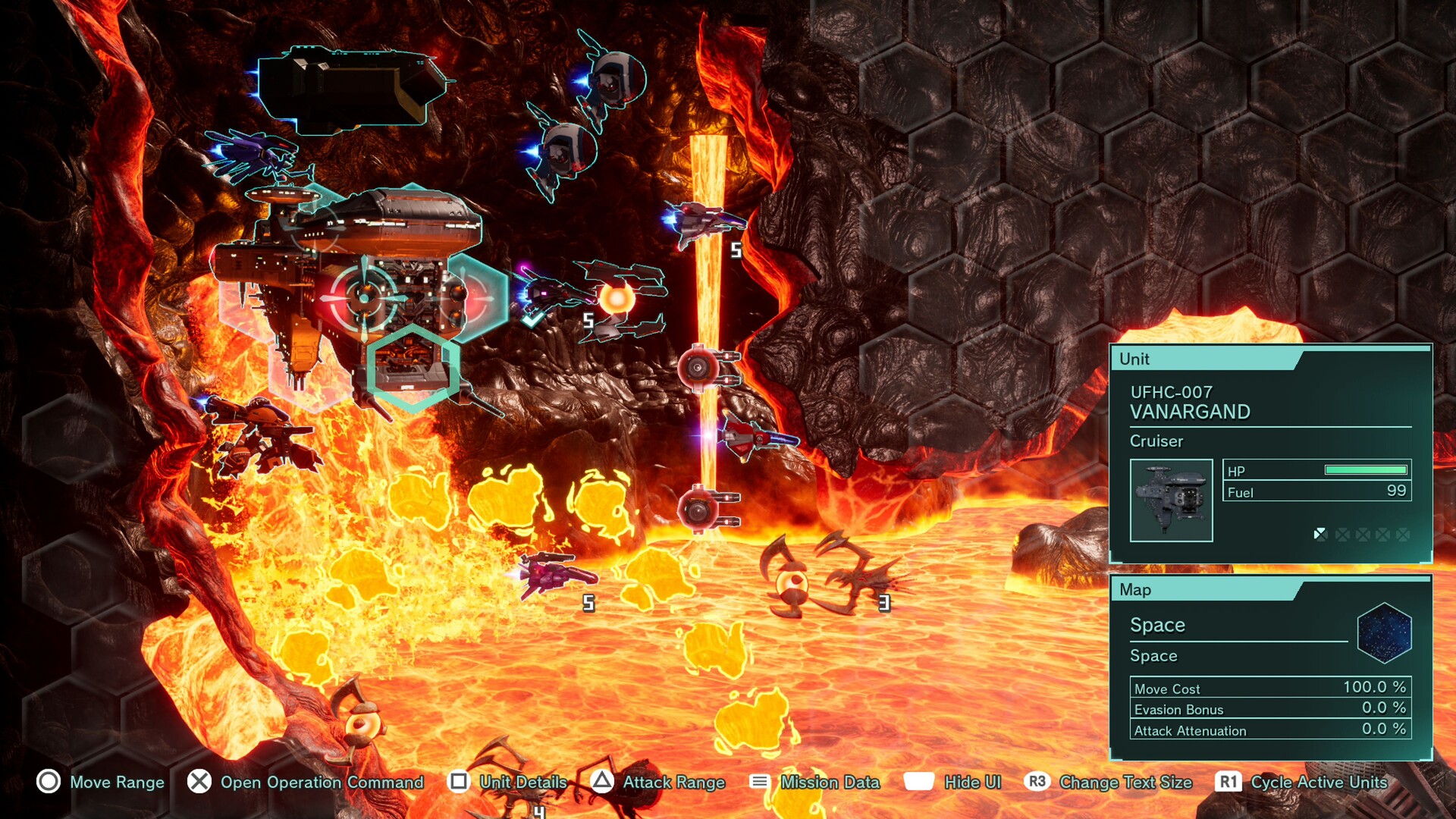The height and width of the screenshot is (819, 1456).
Task: Collapse the Map panel header
Action: pyautogui.click(x=1137, y=589)
